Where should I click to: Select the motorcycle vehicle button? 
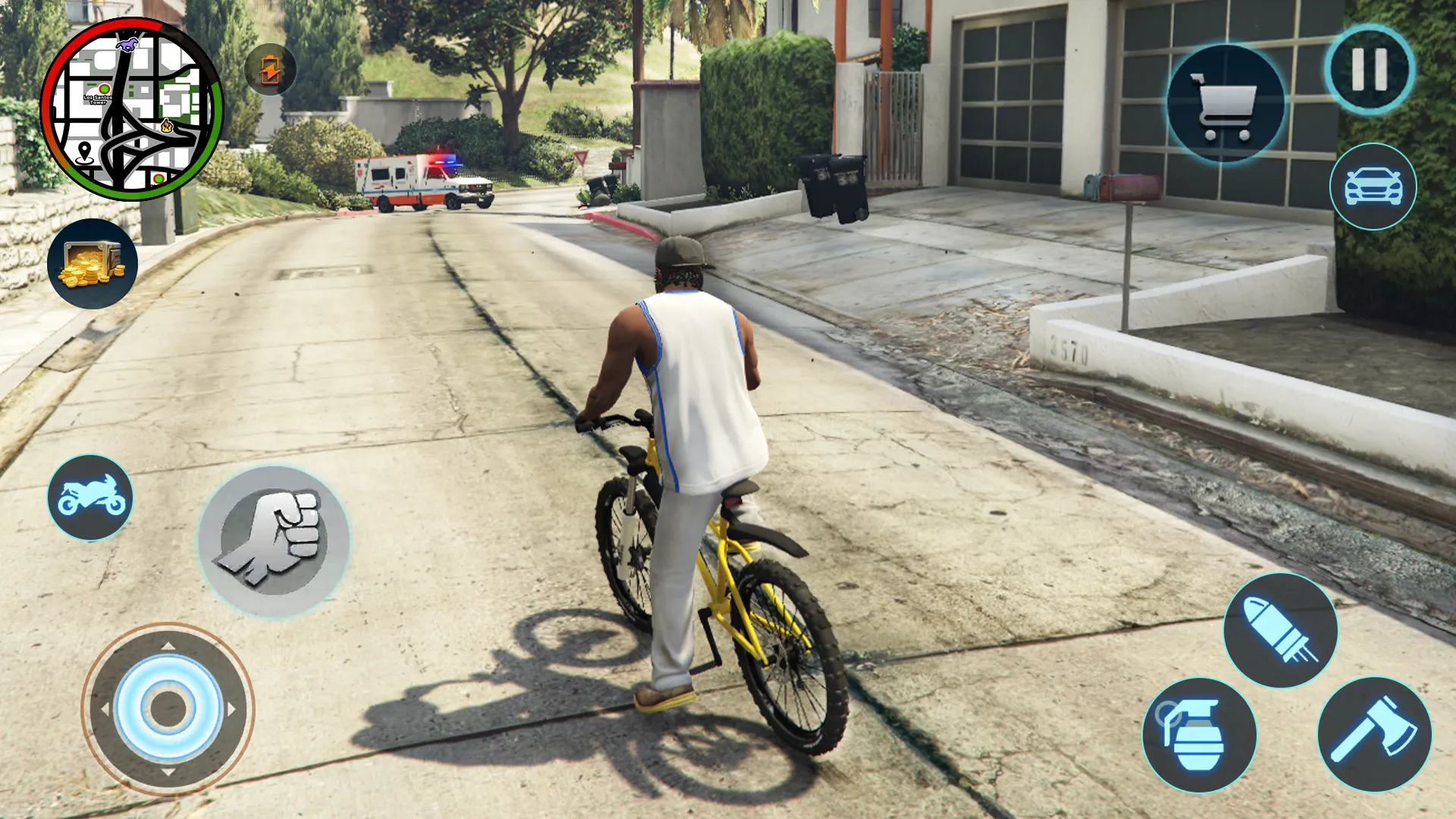click(90, 497)
